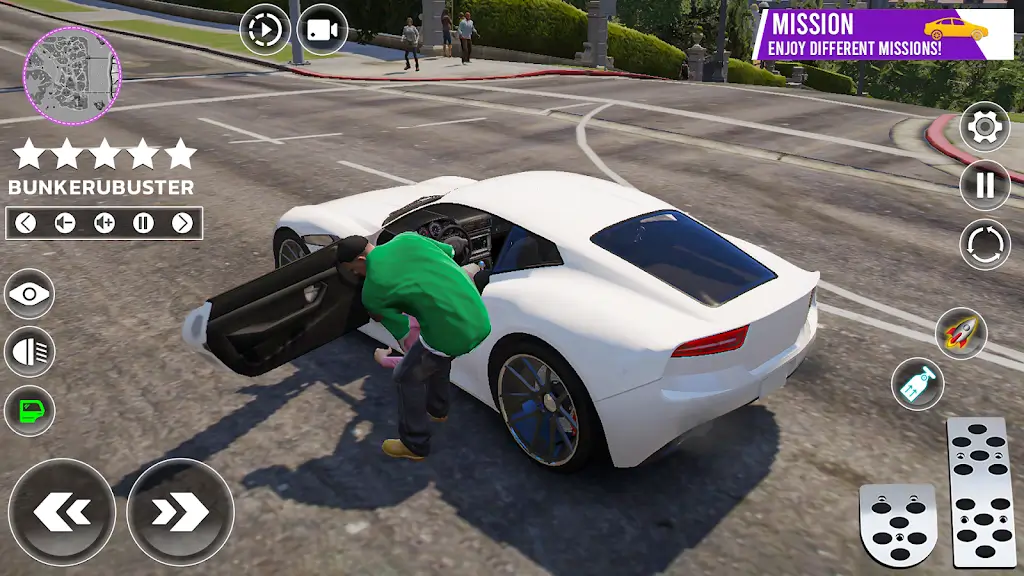Steer right with the double-arrow button

[x=180, y=511]
